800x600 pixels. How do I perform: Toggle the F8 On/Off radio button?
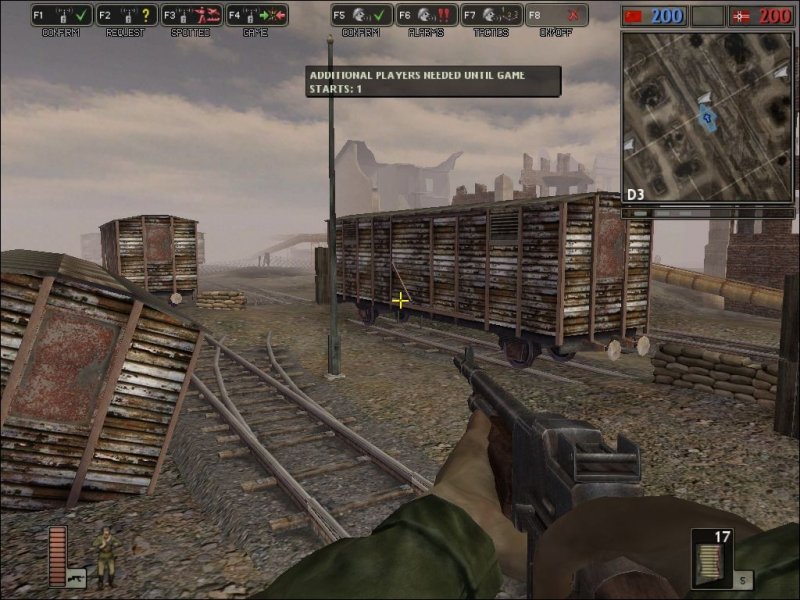[556, 15]
